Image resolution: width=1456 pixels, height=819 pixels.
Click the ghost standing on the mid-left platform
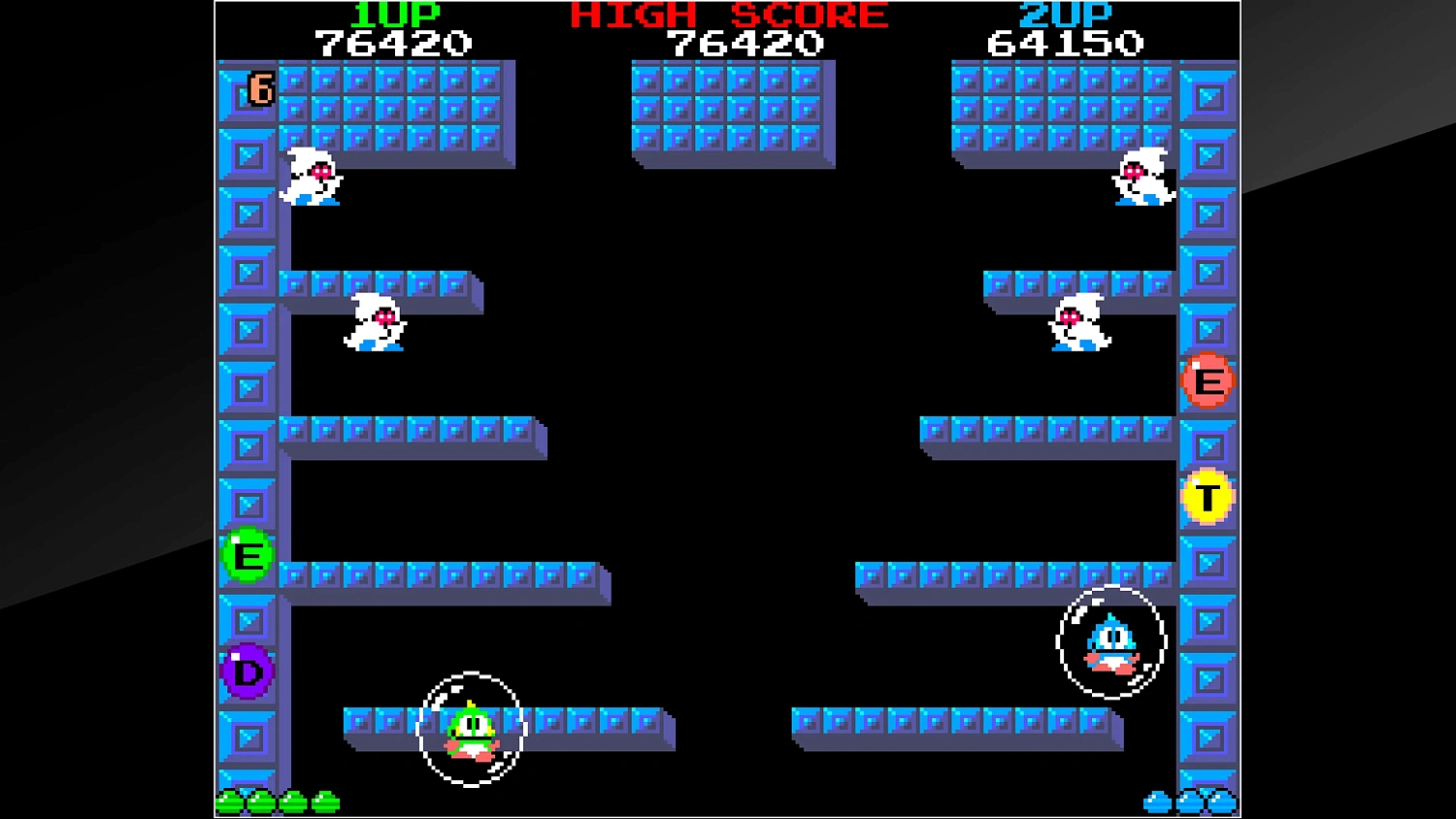tap(376, 322)
